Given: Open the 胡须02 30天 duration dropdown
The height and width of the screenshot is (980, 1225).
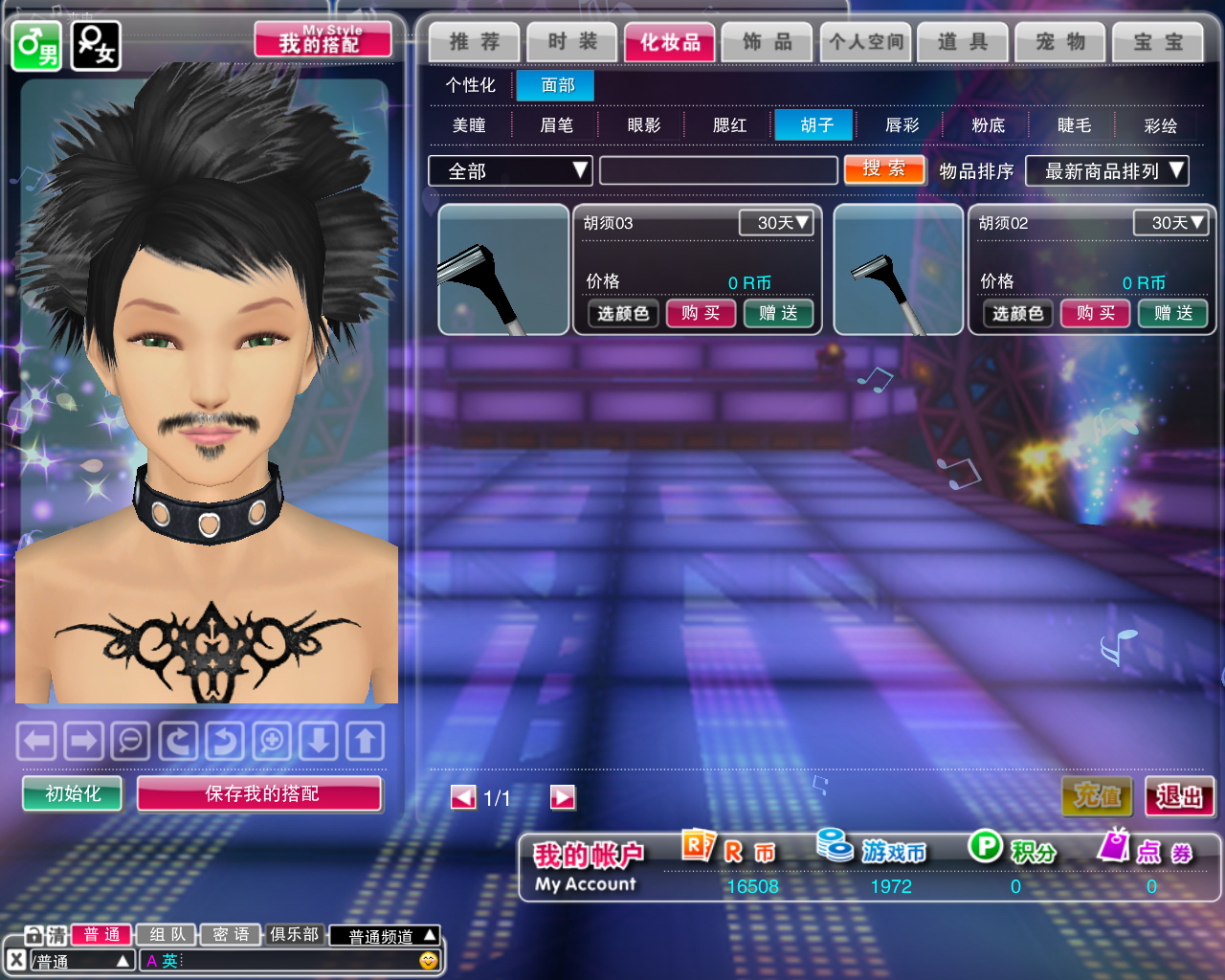Looking at the screenshot, I should pos(1170,223).
